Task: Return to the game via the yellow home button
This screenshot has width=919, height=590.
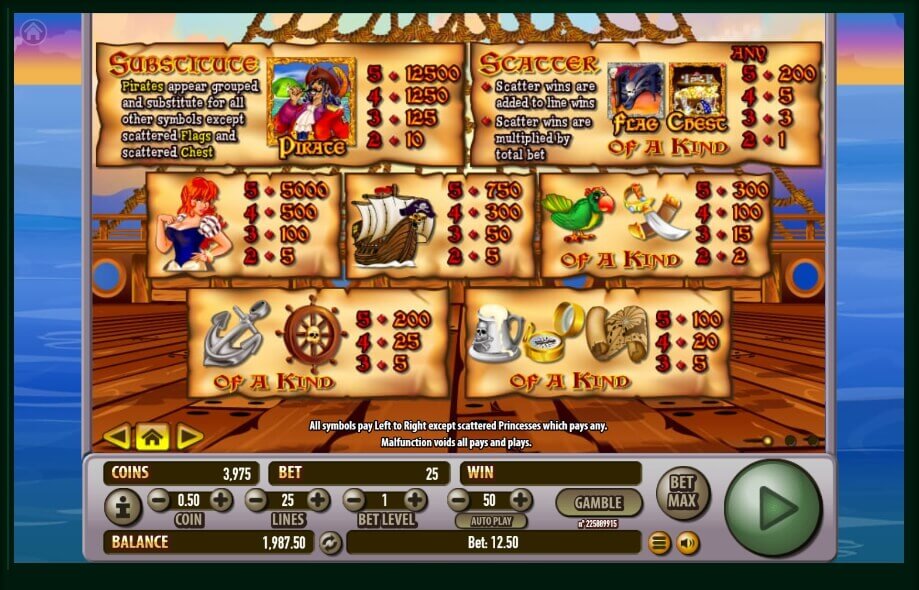Action: pos(152,436)
